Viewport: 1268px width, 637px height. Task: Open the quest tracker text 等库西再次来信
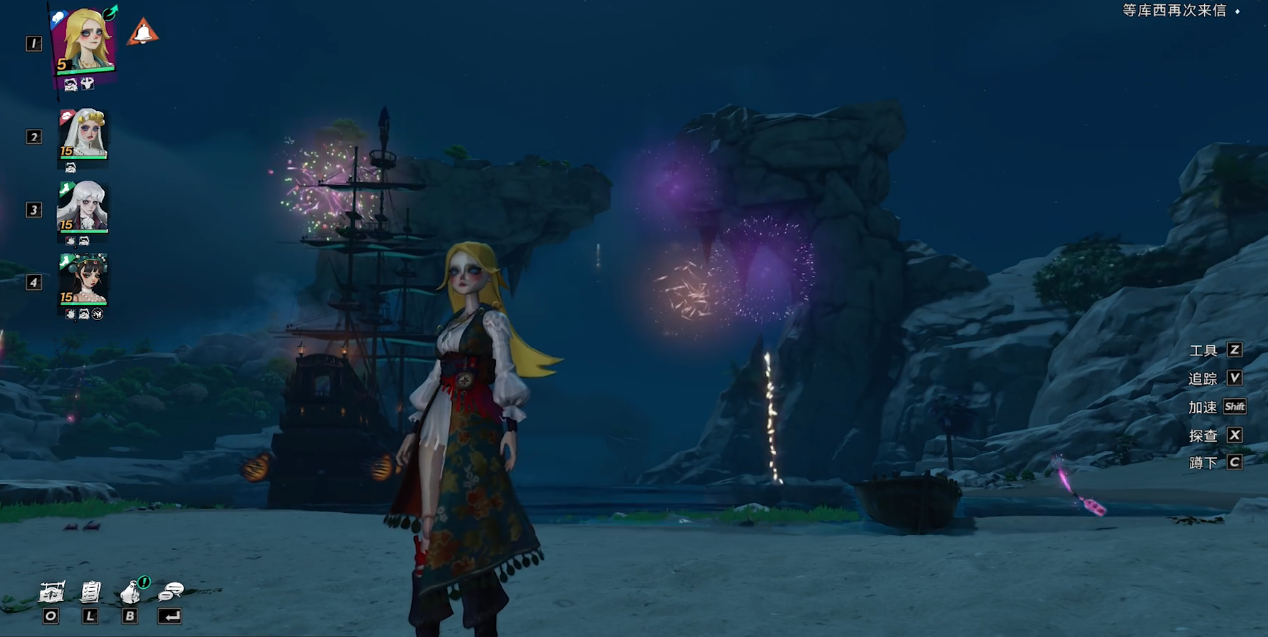click(1174, 11)
